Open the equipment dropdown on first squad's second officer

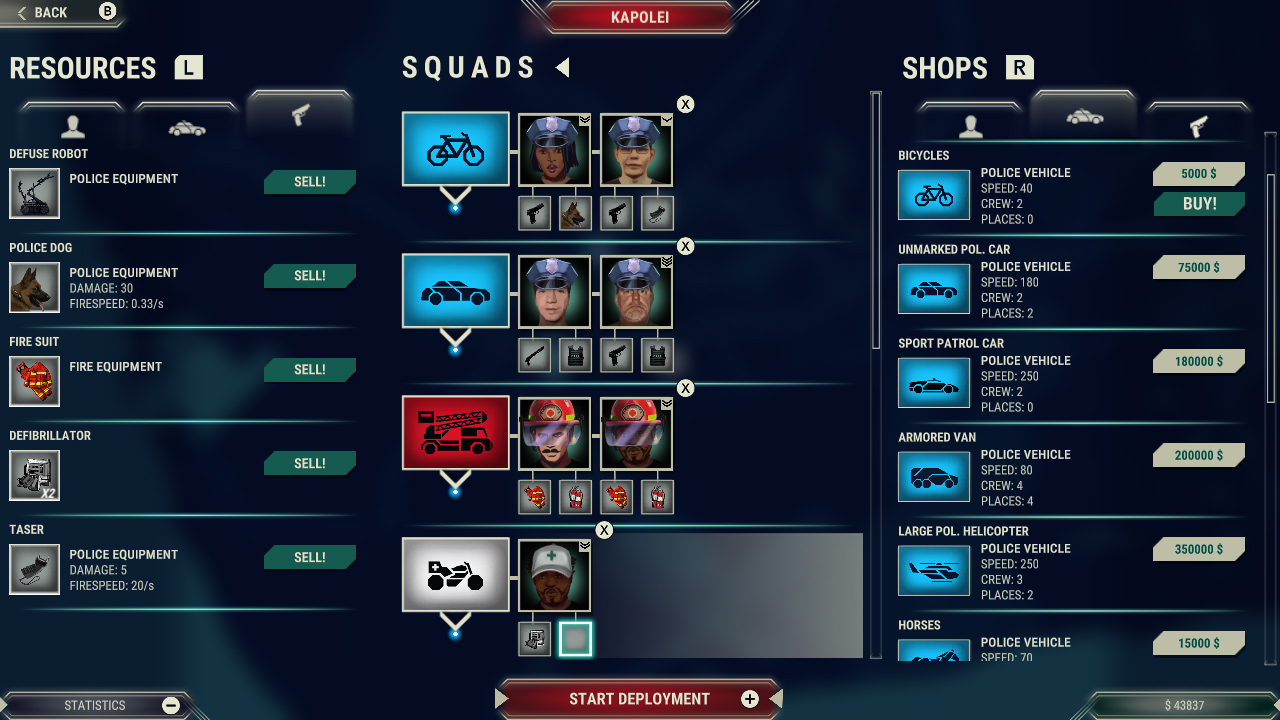tap(666, 119)
